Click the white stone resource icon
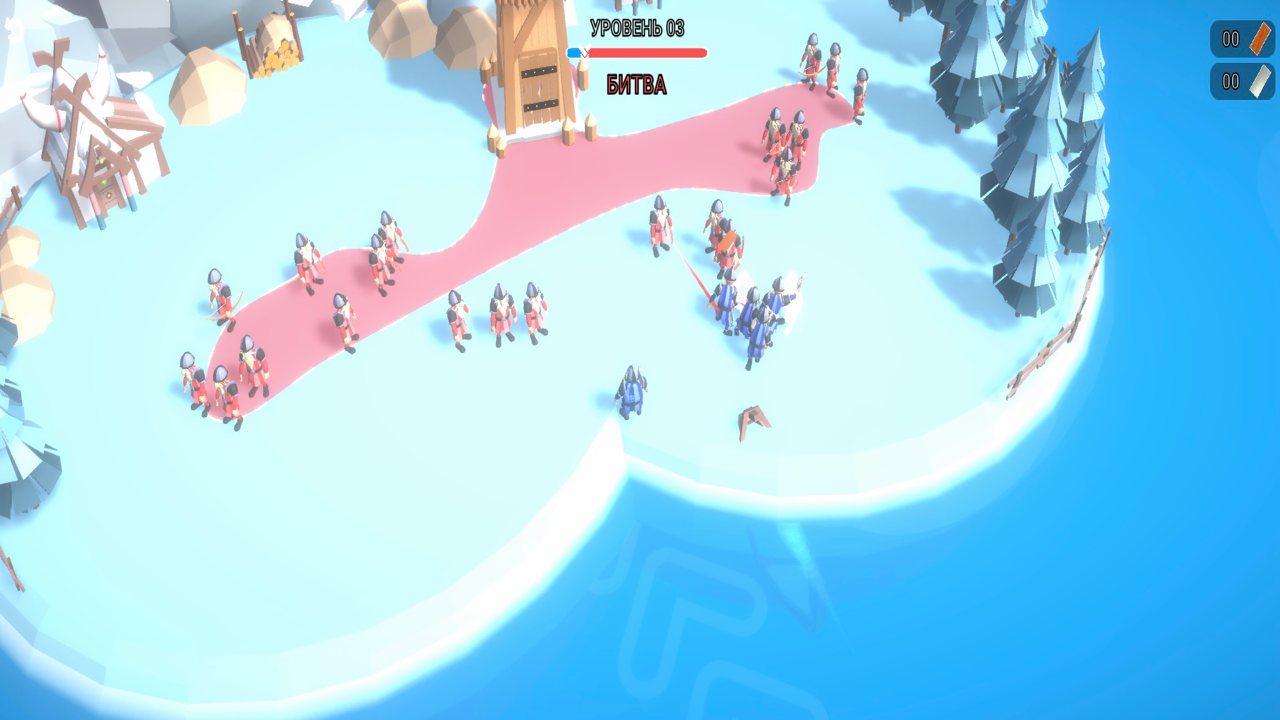Image resolution: width=1280 pixels, height=720 pixels. (1258, 81)
